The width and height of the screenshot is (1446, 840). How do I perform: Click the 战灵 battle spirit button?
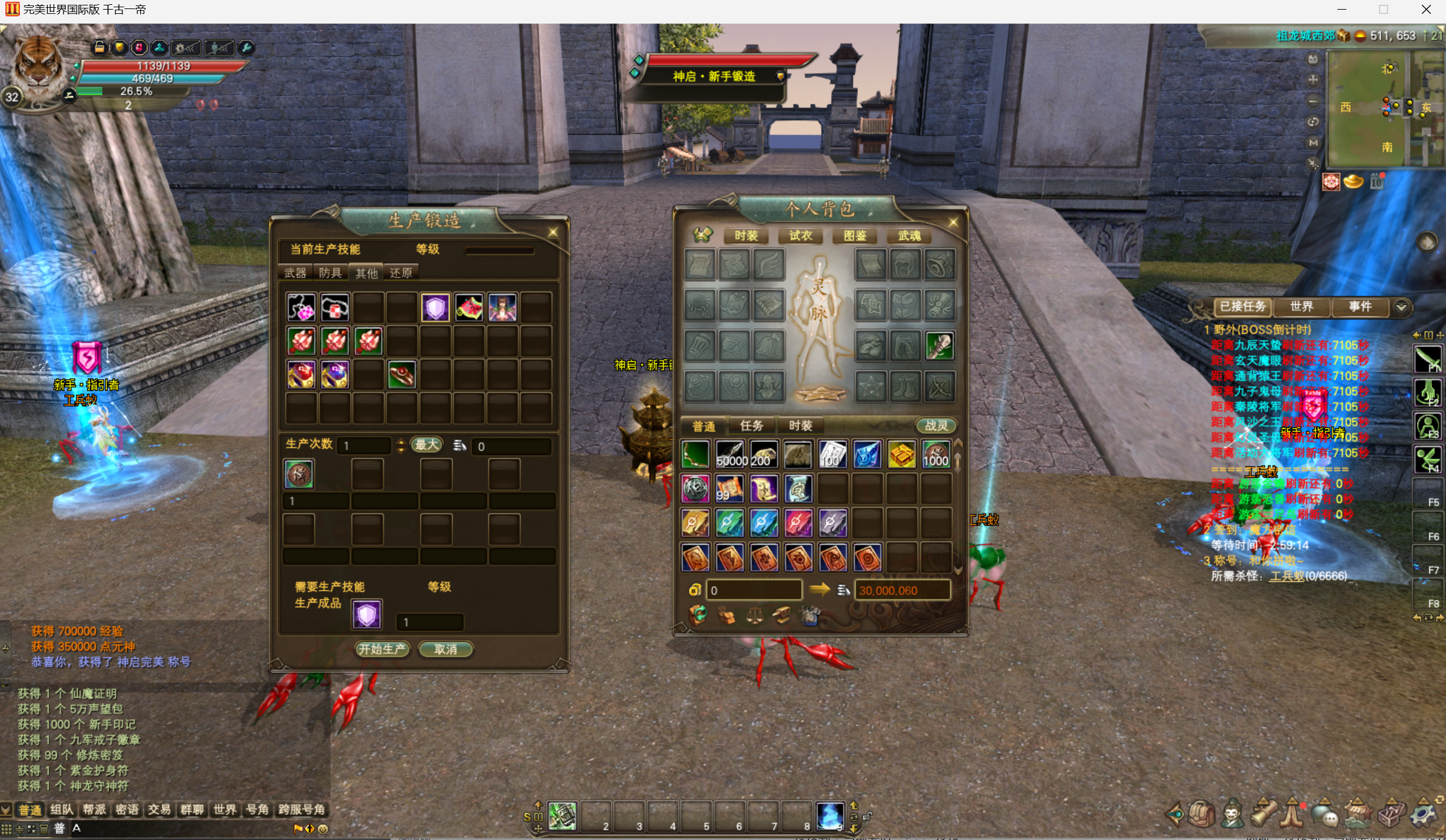click(936, 426)
